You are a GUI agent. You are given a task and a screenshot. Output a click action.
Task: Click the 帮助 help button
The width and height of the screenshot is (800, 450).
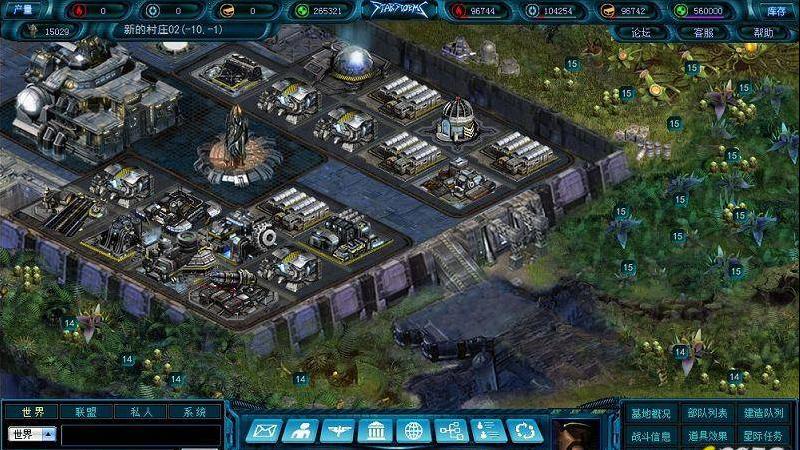[x=763, y=32]
